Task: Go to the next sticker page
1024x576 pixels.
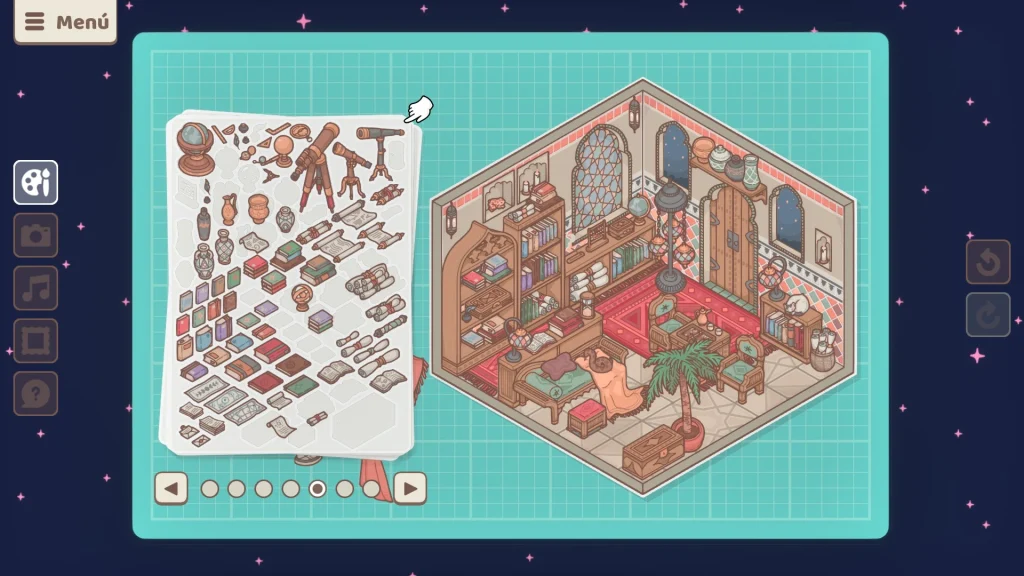Action: click(x=410, y=488)
